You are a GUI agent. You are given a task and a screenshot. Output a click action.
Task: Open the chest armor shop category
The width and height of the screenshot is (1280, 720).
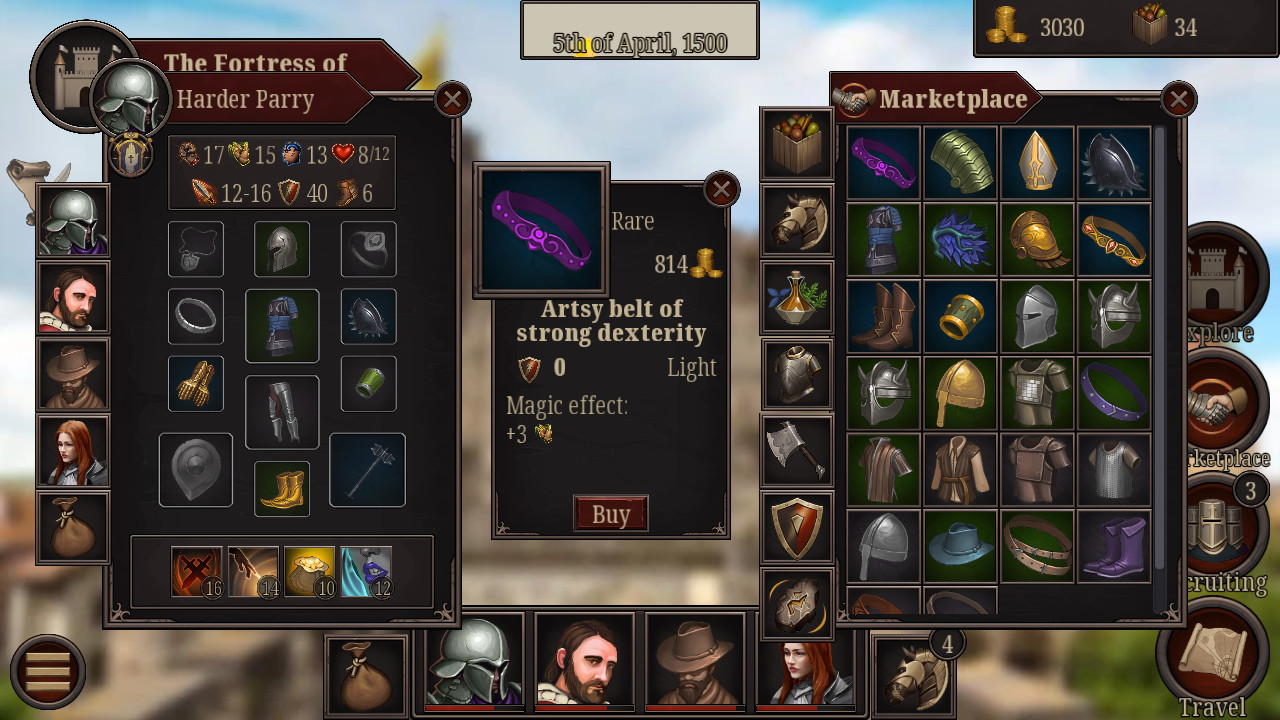click(x=797, y=375)
